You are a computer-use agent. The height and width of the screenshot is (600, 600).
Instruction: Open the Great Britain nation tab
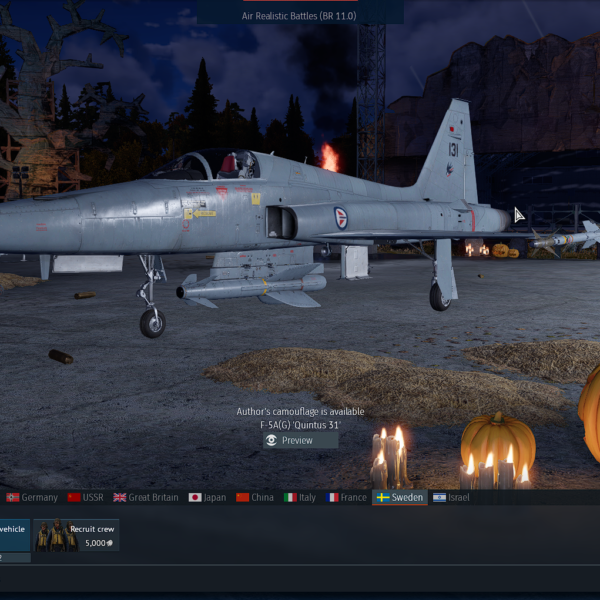[x=146, y=497]
